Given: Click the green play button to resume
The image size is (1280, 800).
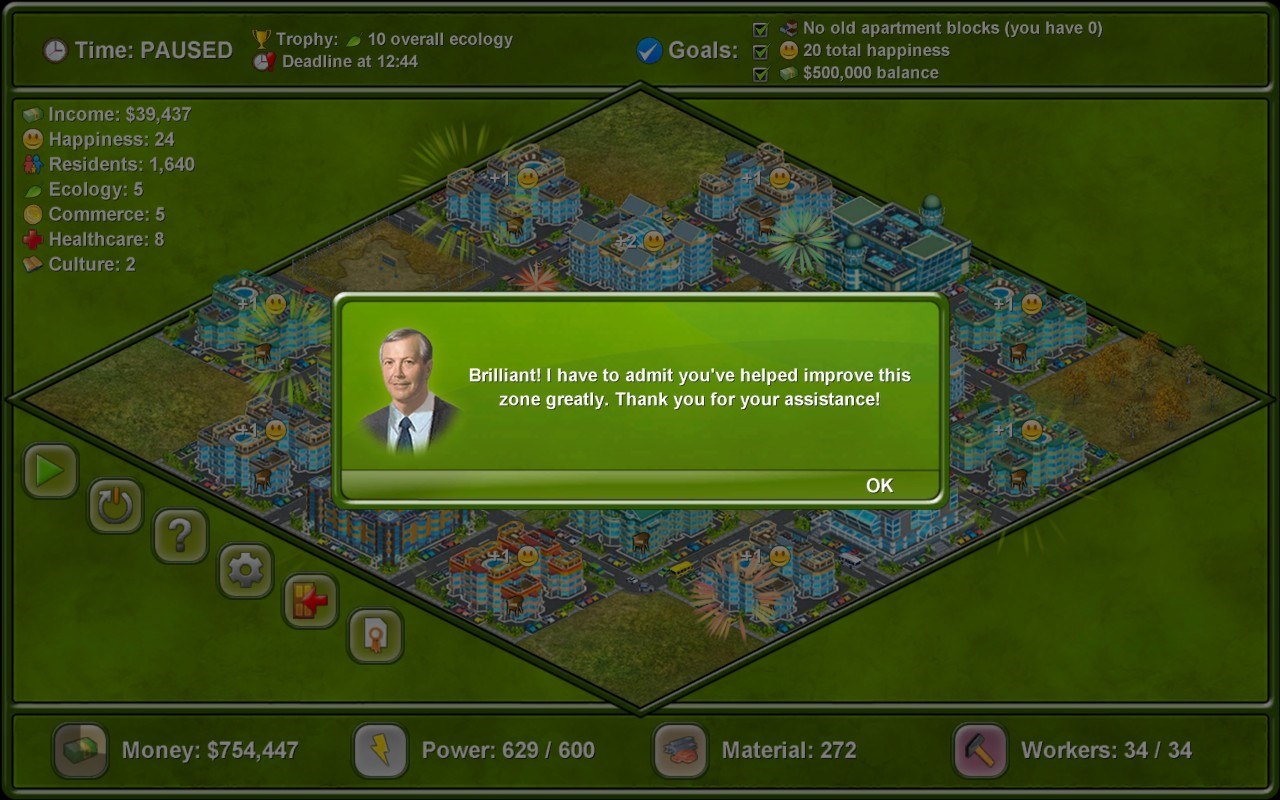Looking at the screenshot, I should 50,471.
